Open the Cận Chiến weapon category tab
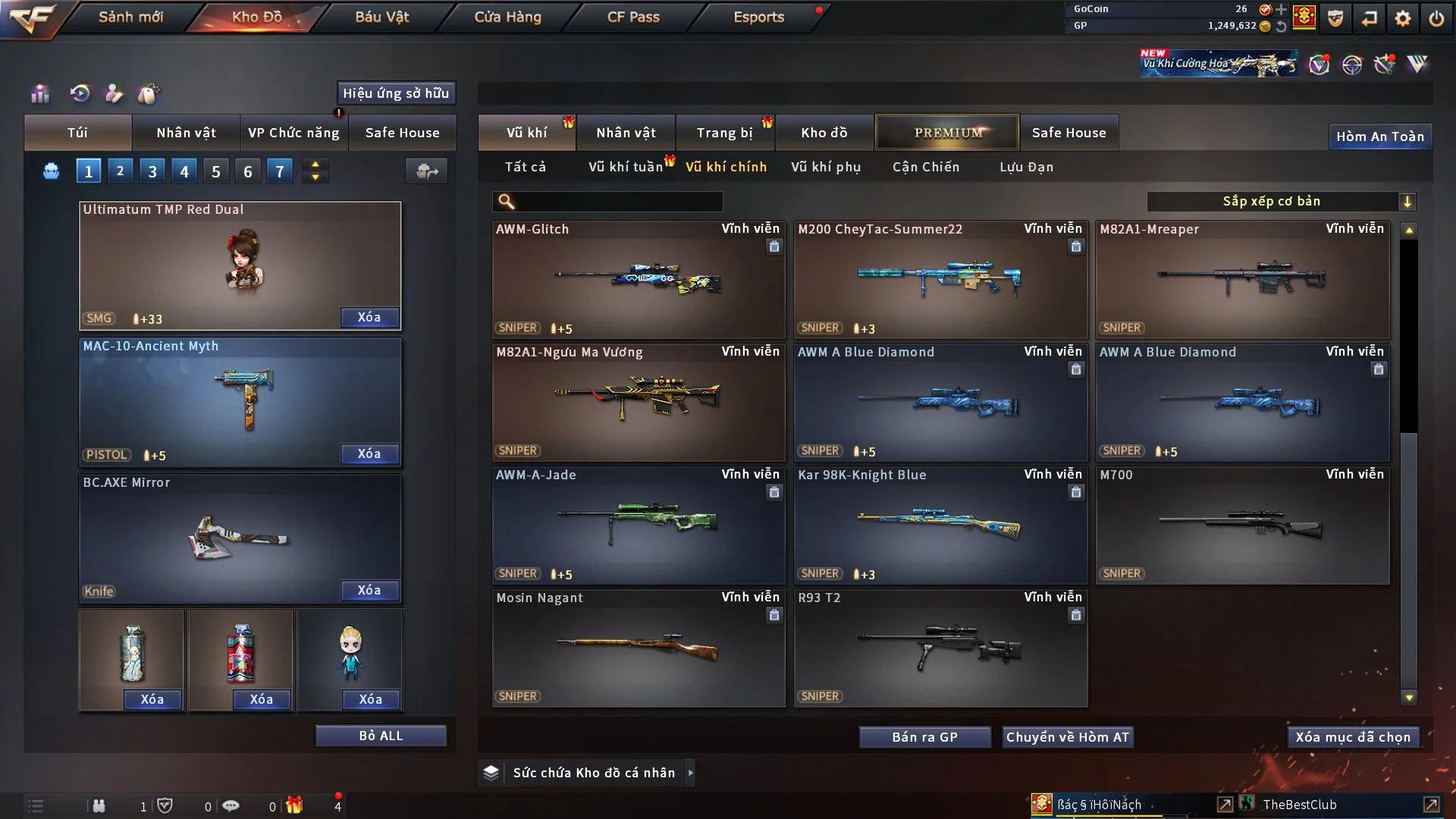The width and height of the screenshot is (1456, 819). 925,167
